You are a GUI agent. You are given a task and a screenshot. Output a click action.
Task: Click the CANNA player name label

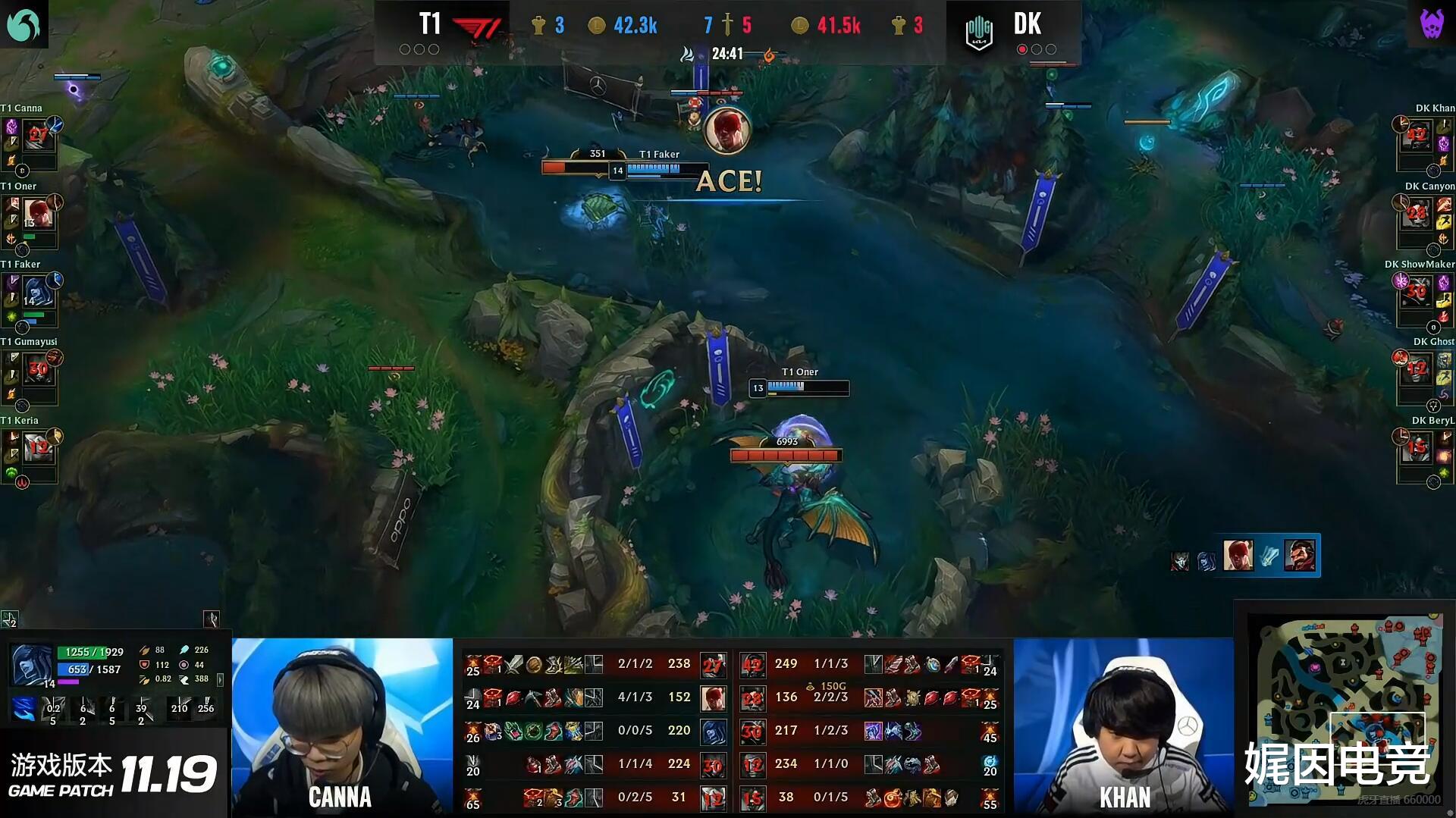click(x=340, y=797)
